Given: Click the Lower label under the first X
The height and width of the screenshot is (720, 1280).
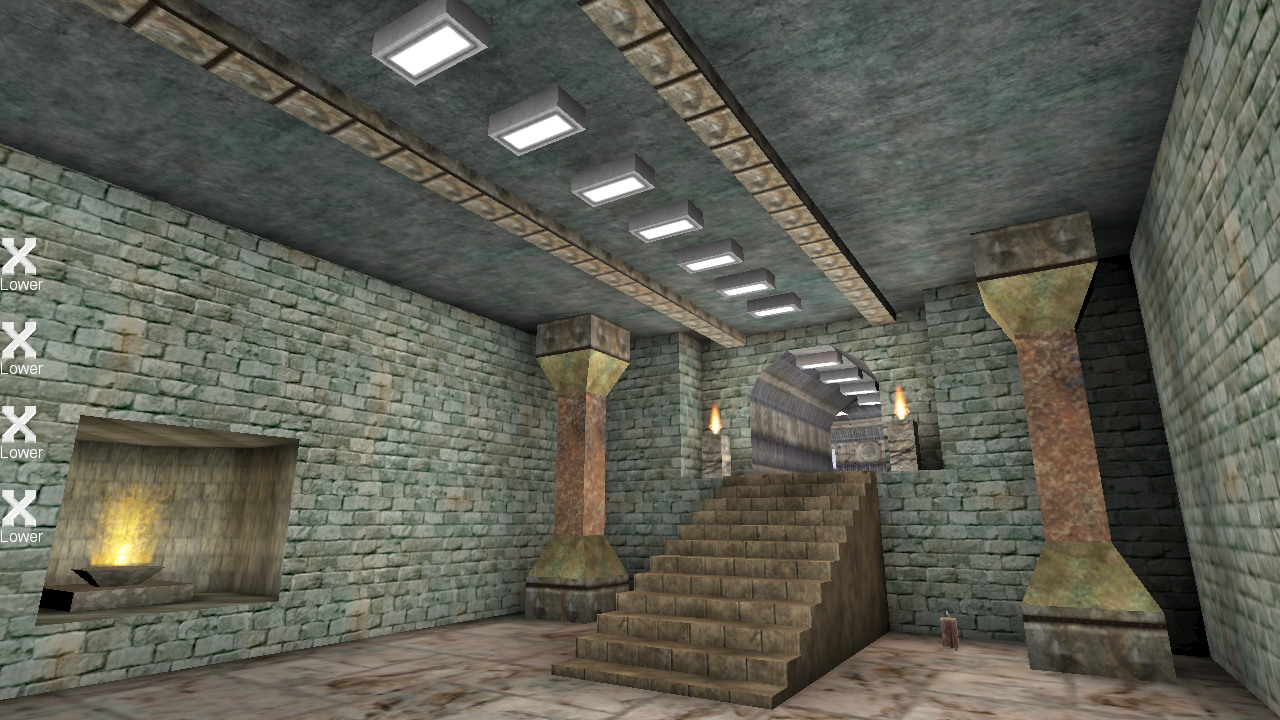Looking at the screenshot, I should [21, 284].
